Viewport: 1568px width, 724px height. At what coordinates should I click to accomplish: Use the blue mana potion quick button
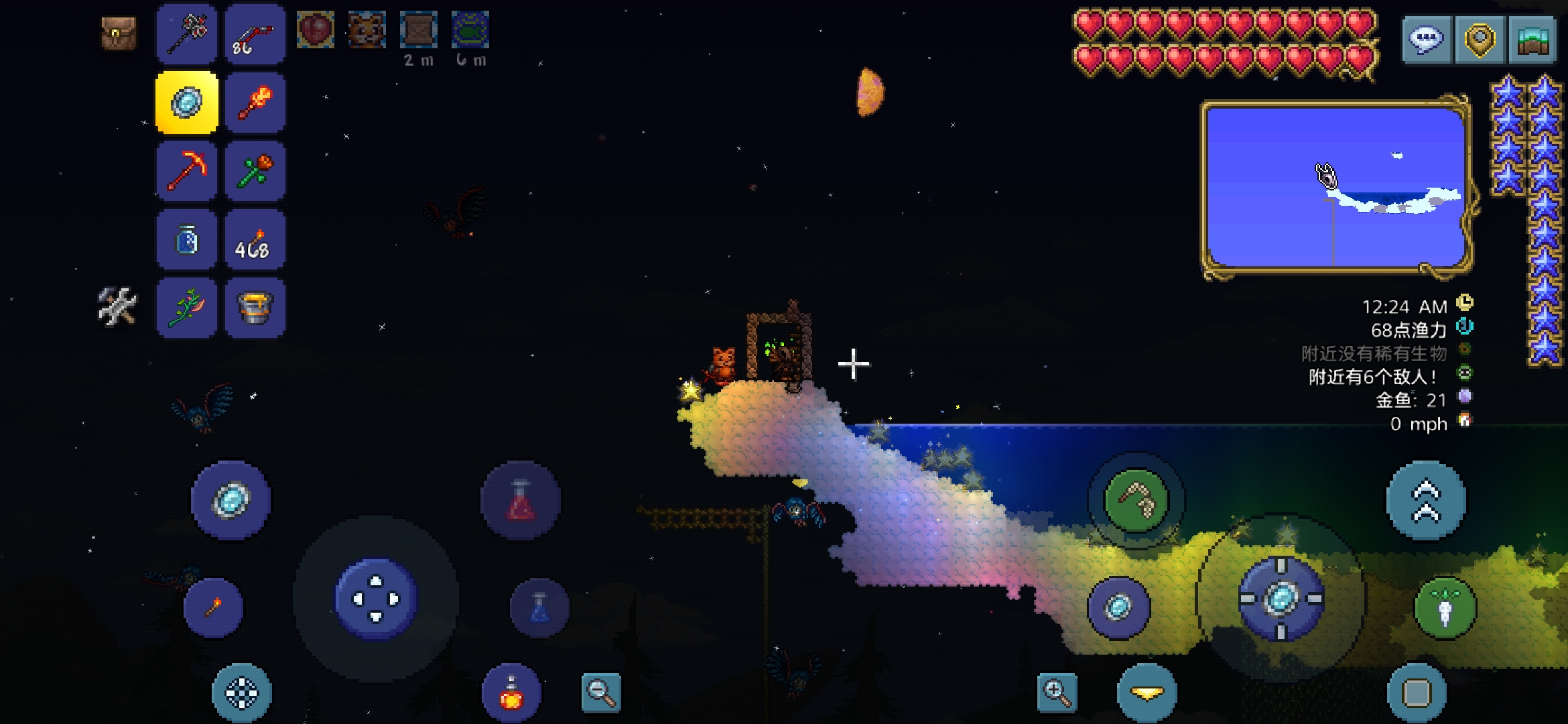tap(539, 607)
